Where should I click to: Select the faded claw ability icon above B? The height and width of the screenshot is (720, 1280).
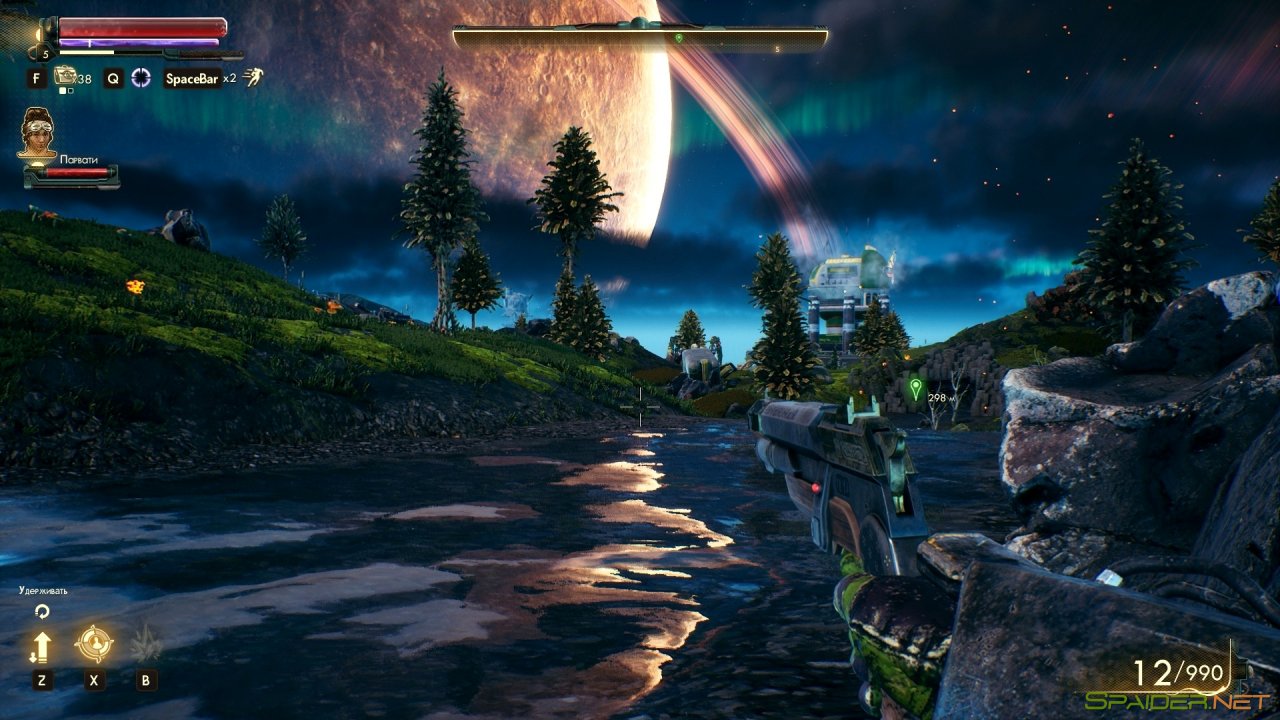(144, 643)
